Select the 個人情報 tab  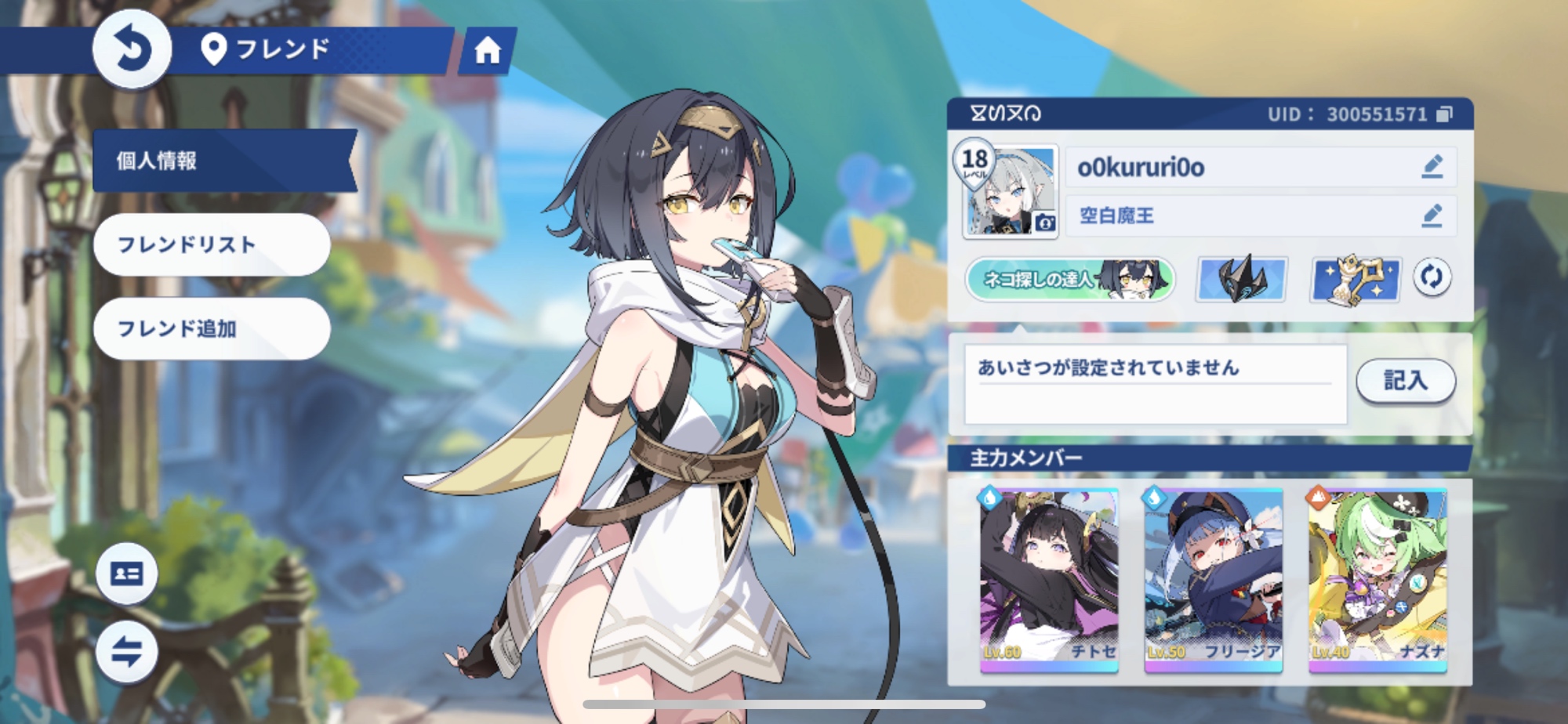coord(223,161)
